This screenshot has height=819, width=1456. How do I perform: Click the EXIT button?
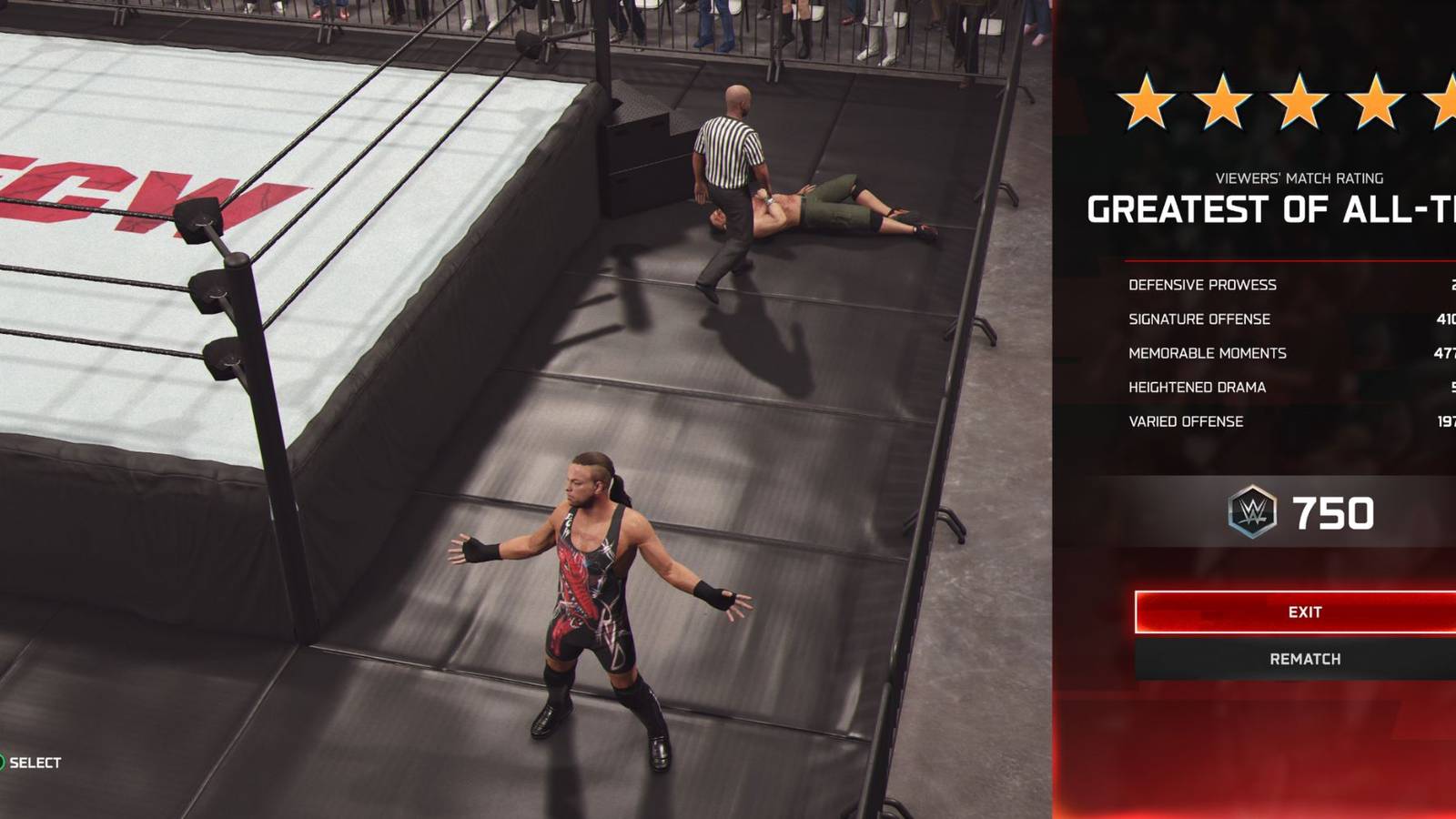tap(1303, 612)
